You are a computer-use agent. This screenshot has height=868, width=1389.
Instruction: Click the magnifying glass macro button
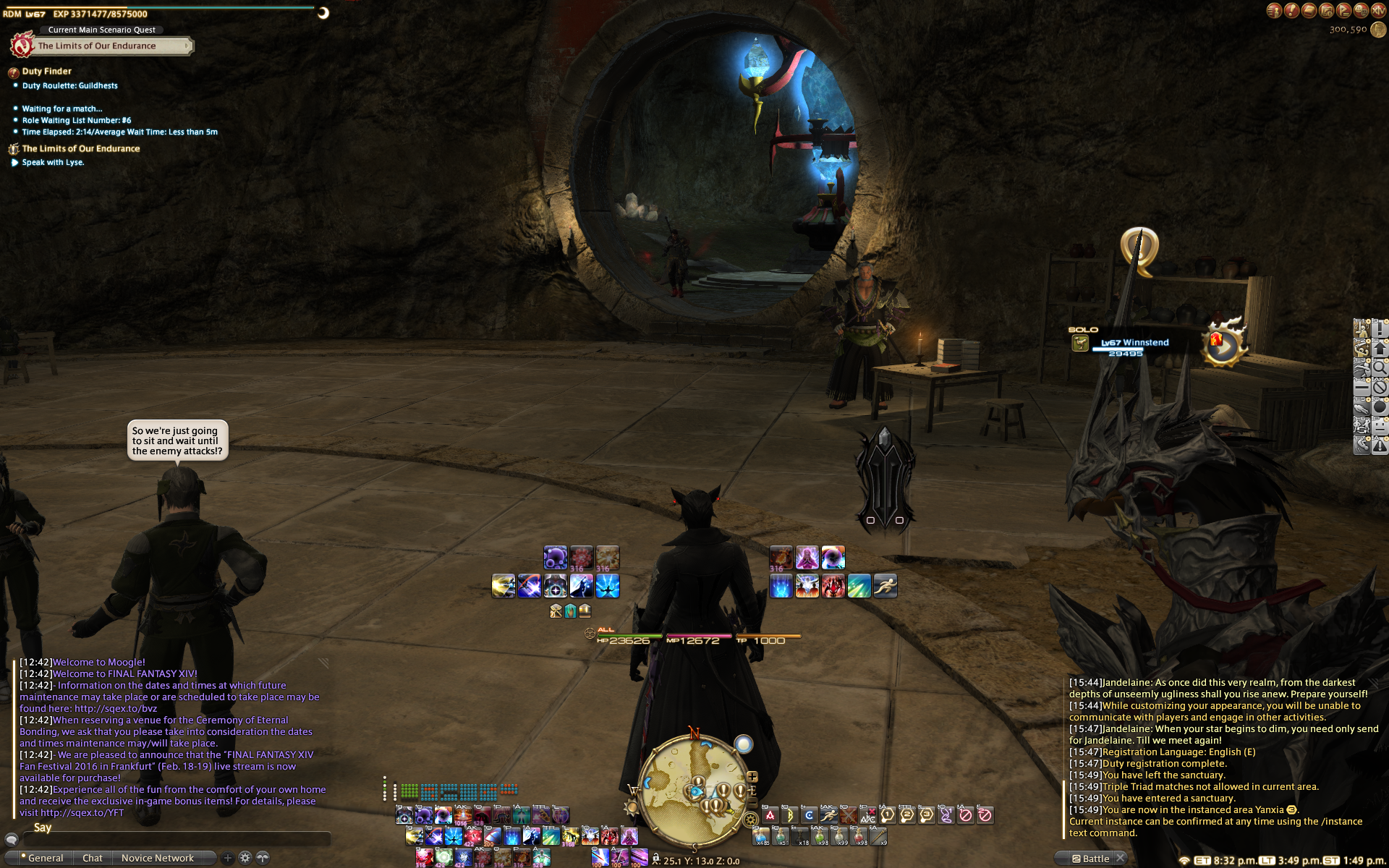pyautogui.click(x=1379, y=368)
